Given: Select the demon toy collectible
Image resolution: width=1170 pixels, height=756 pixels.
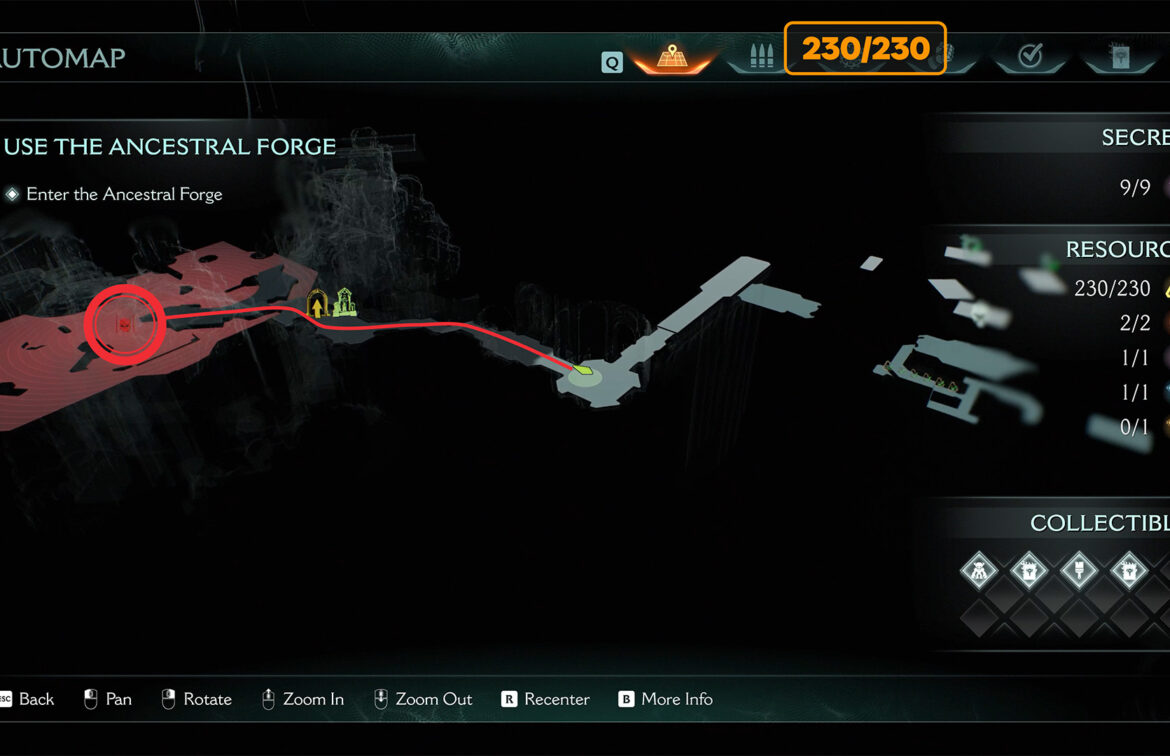Looking at the screenshot, I should [978, 572].
